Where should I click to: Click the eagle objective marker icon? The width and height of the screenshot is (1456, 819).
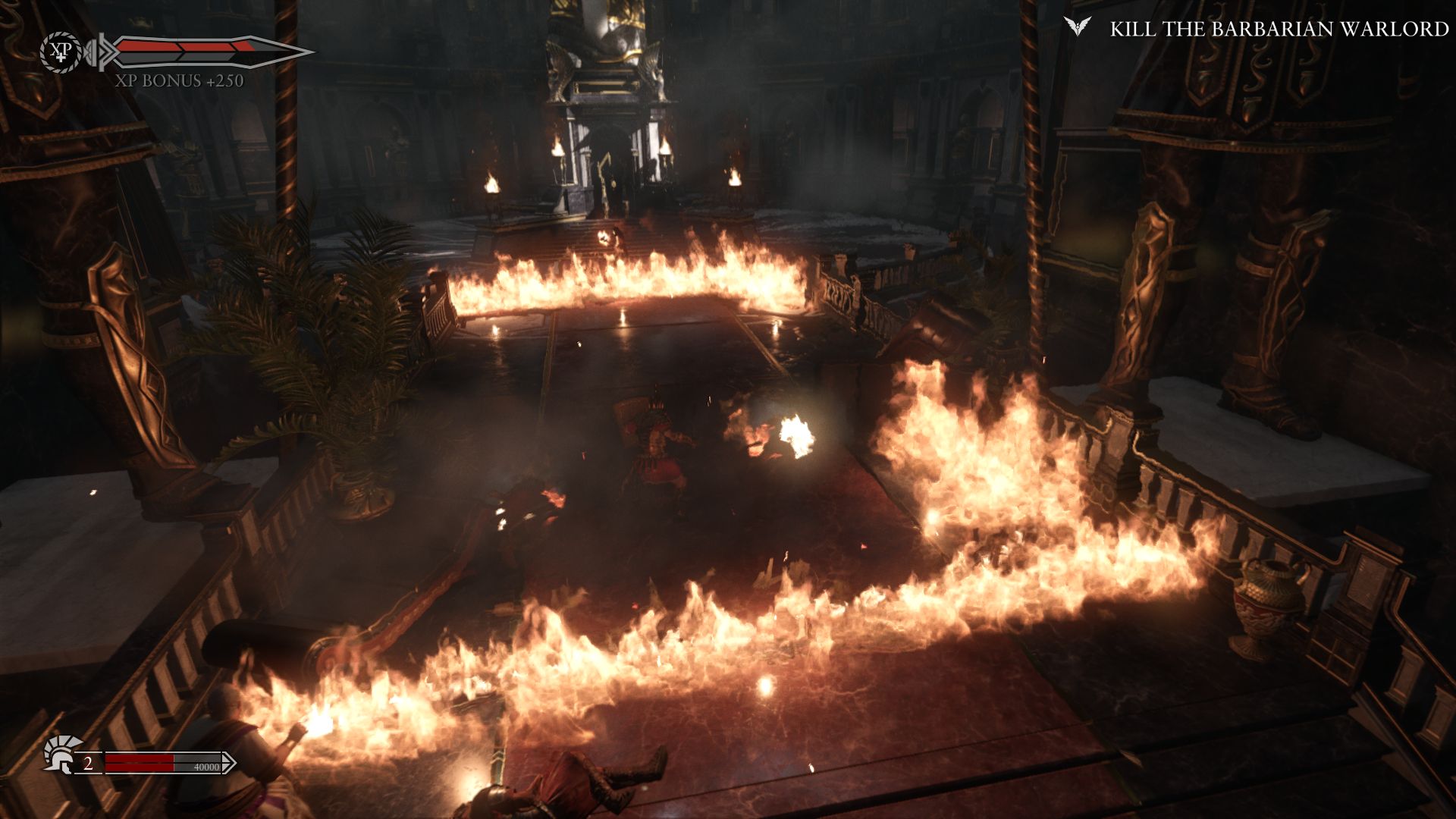point(1077,27)
